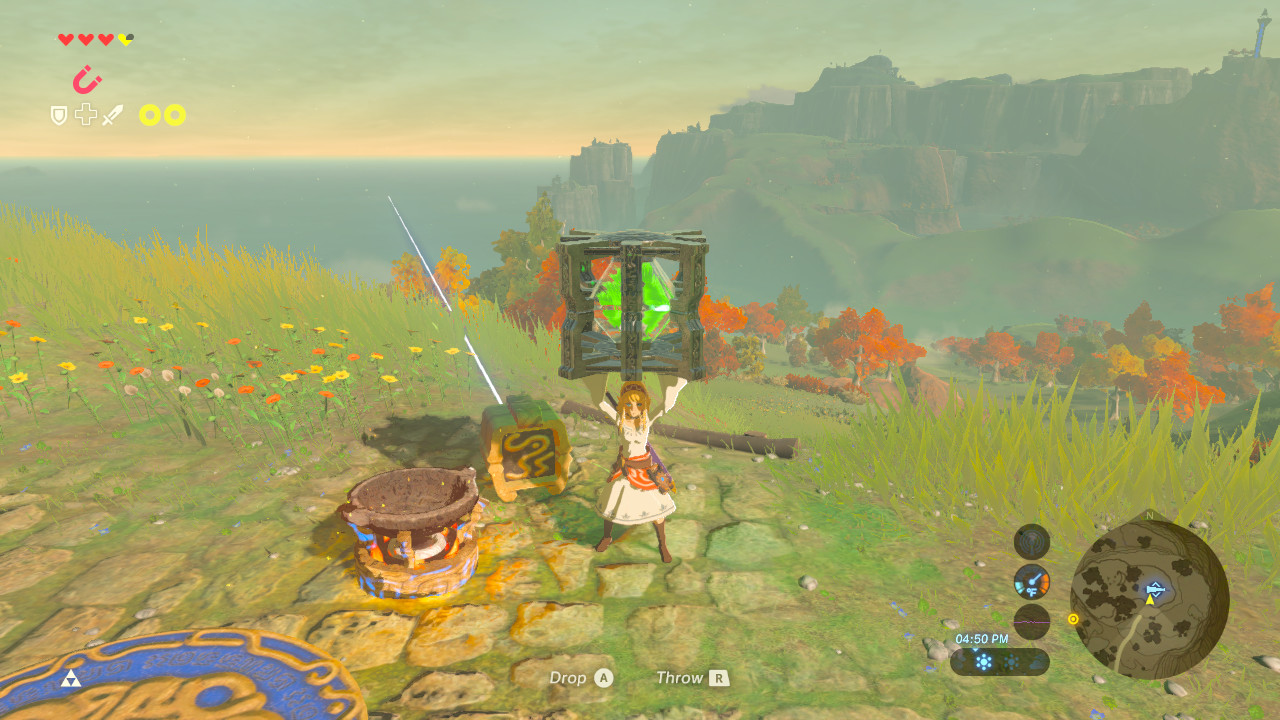Viewport: 1280px width, 720px height.
Task: Click the sword icon in the status HUD
Action: tap(112, 115)
